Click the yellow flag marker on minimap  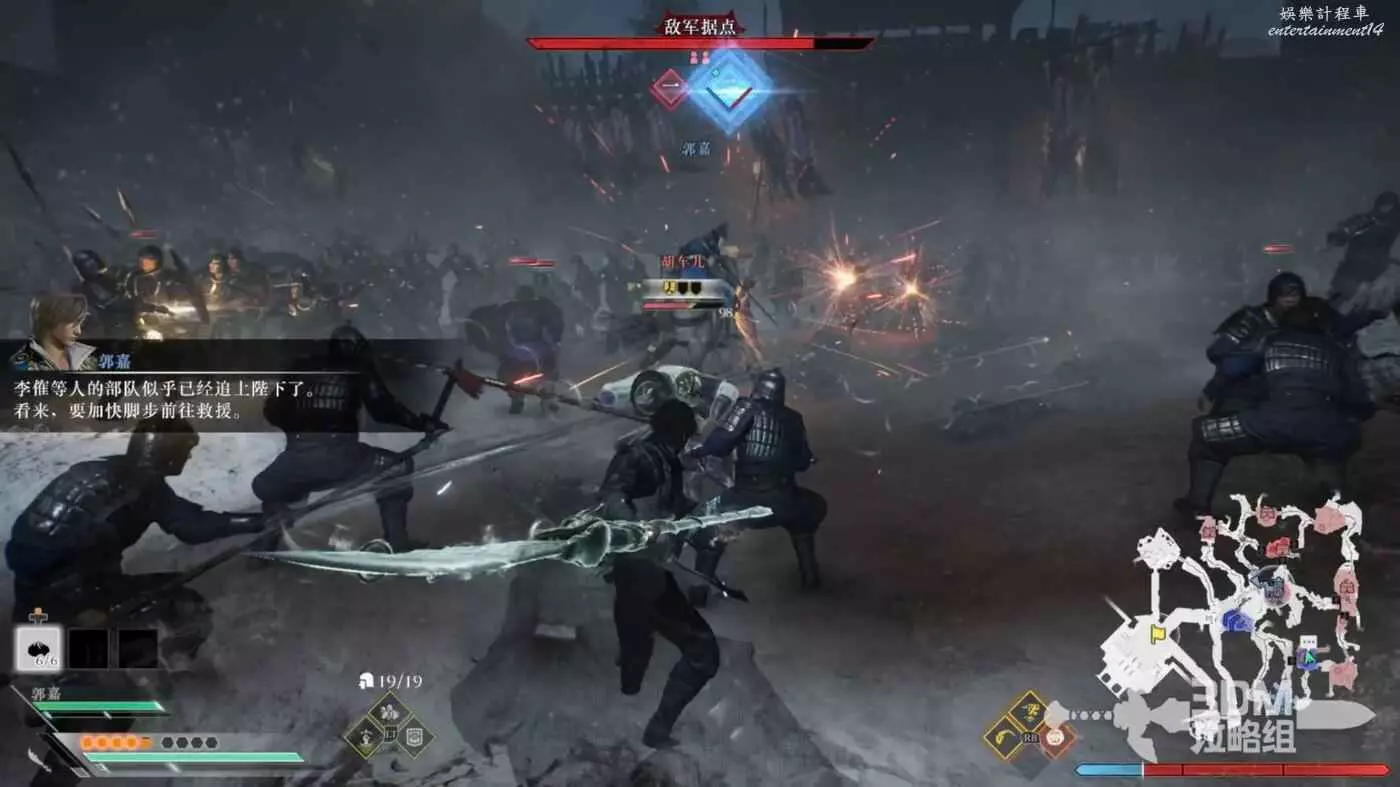coord(1158,633)
